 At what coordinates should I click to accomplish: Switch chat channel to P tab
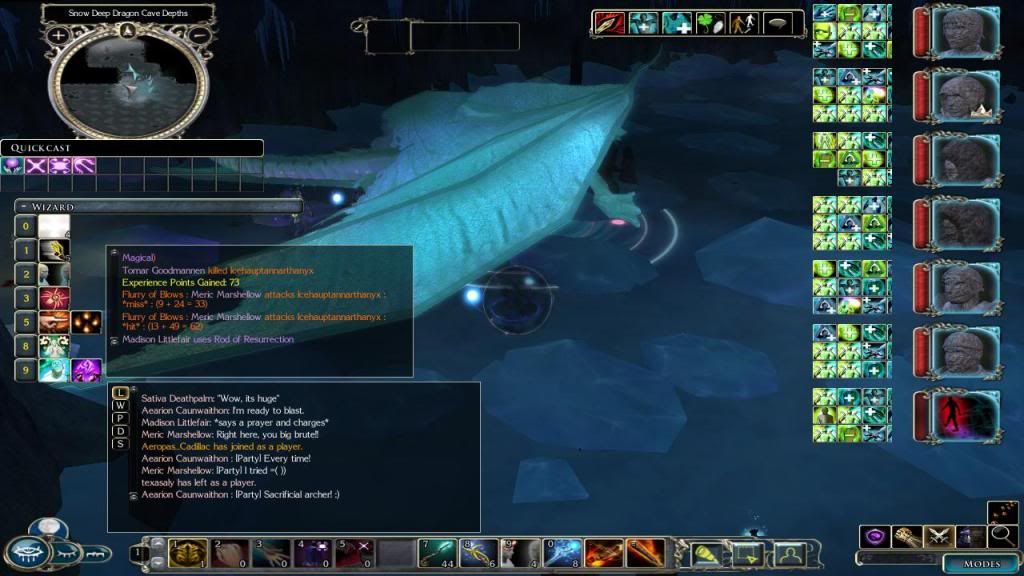(120, 418)
